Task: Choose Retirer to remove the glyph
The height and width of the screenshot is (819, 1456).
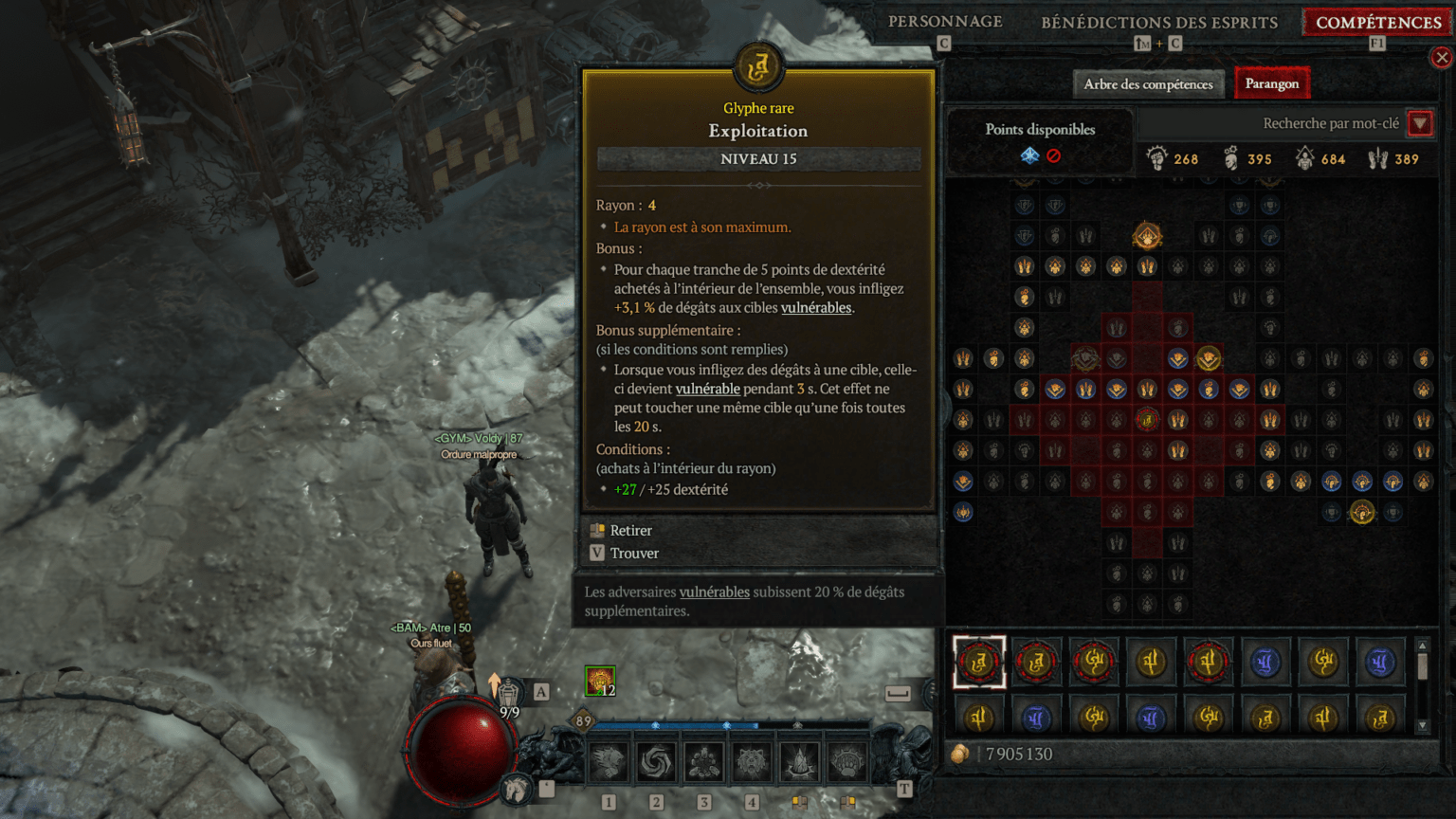Action: point(630,531)
